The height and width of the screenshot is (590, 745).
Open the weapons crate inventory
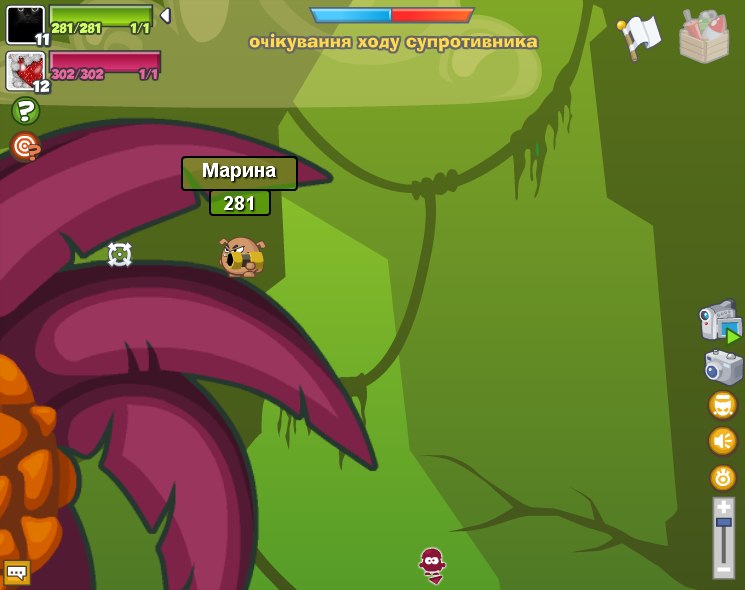[x=703, y=37]
